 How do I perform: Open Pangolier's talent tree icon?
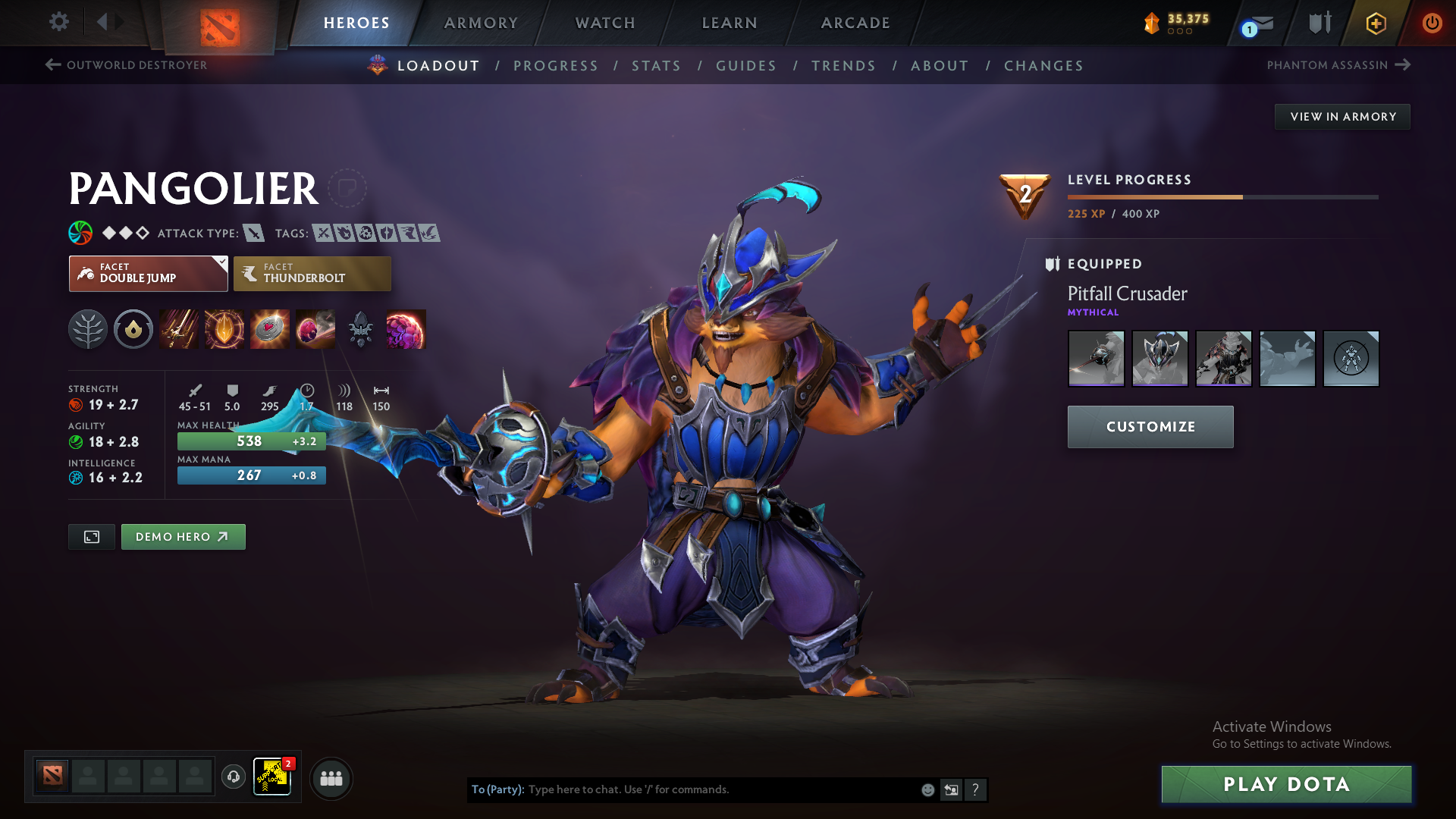click(x=87, y=329)
